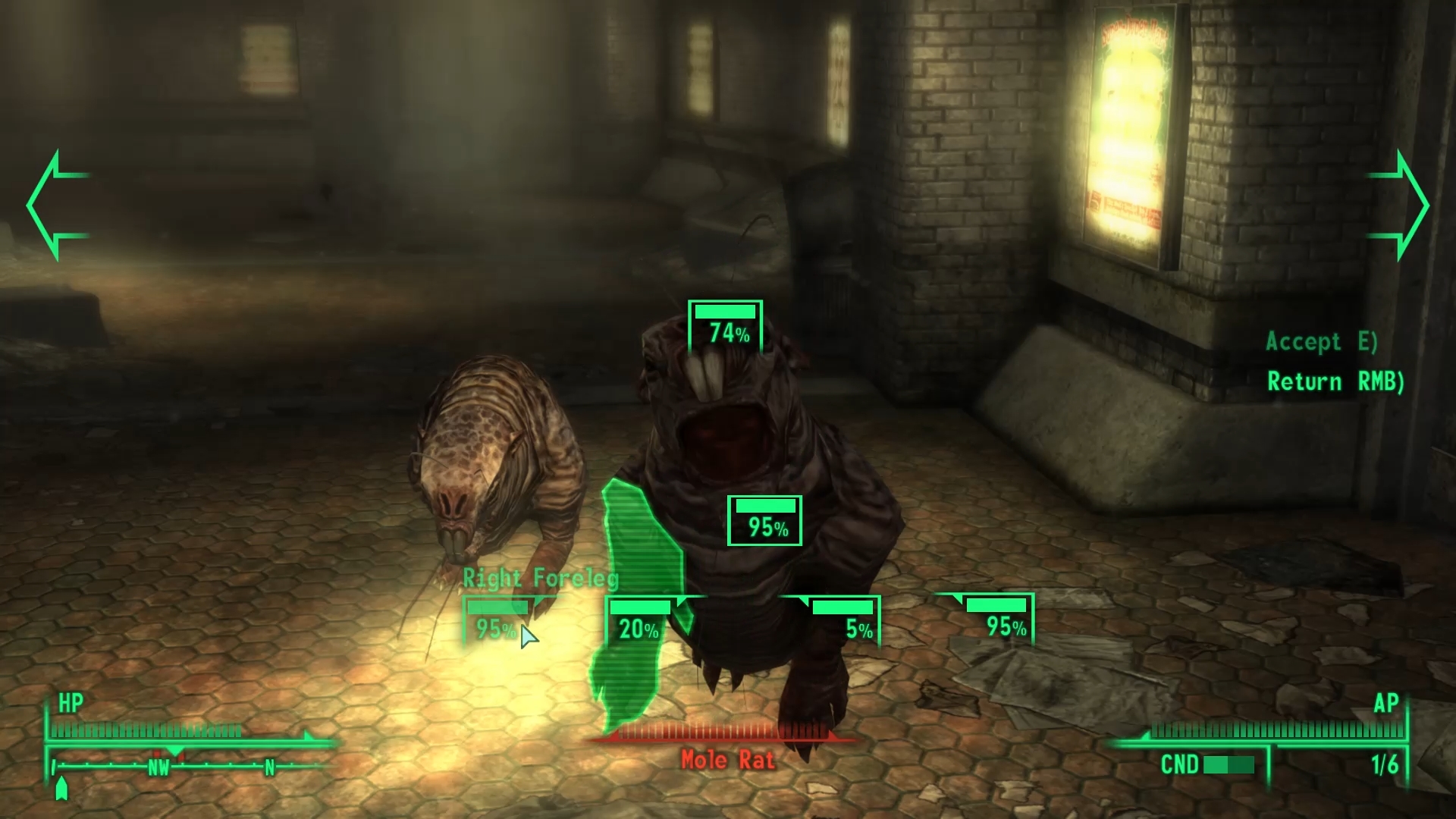Pick the 5% hit chance limb box

click(x=845, y=621)
